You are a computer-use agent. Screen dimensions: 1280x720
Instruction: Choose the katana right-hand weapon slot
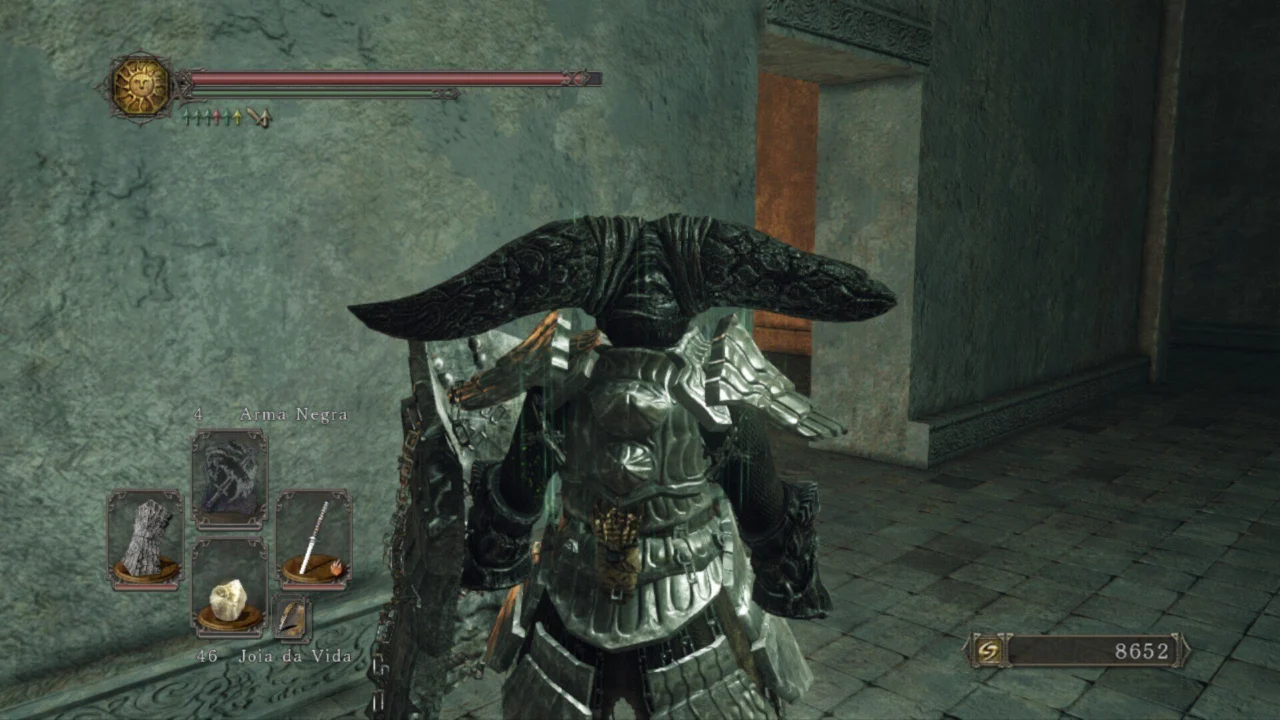click(313, 538)
